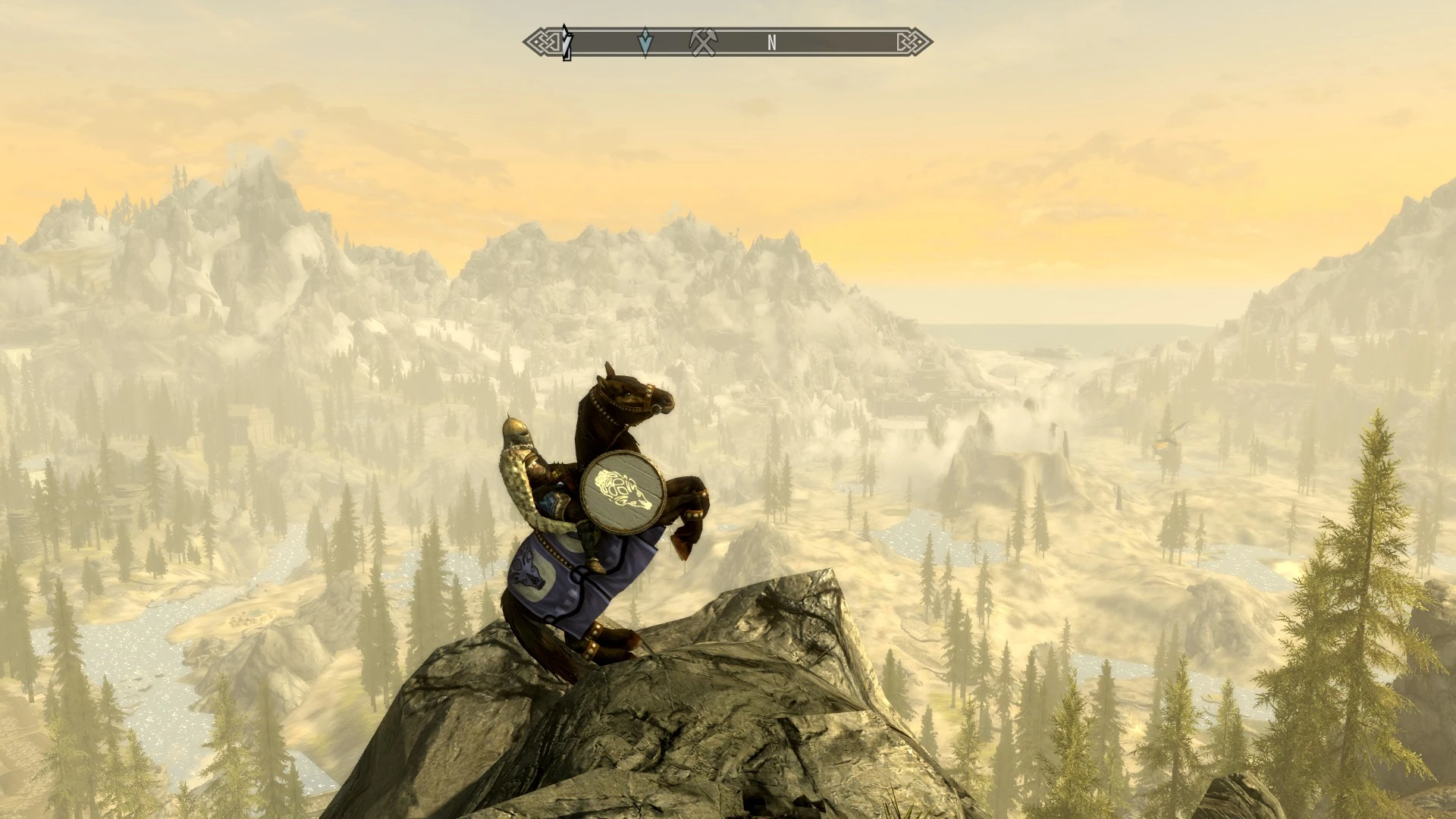
Task: Click the blue quest arrow on the compass
Action: [645, 42]
